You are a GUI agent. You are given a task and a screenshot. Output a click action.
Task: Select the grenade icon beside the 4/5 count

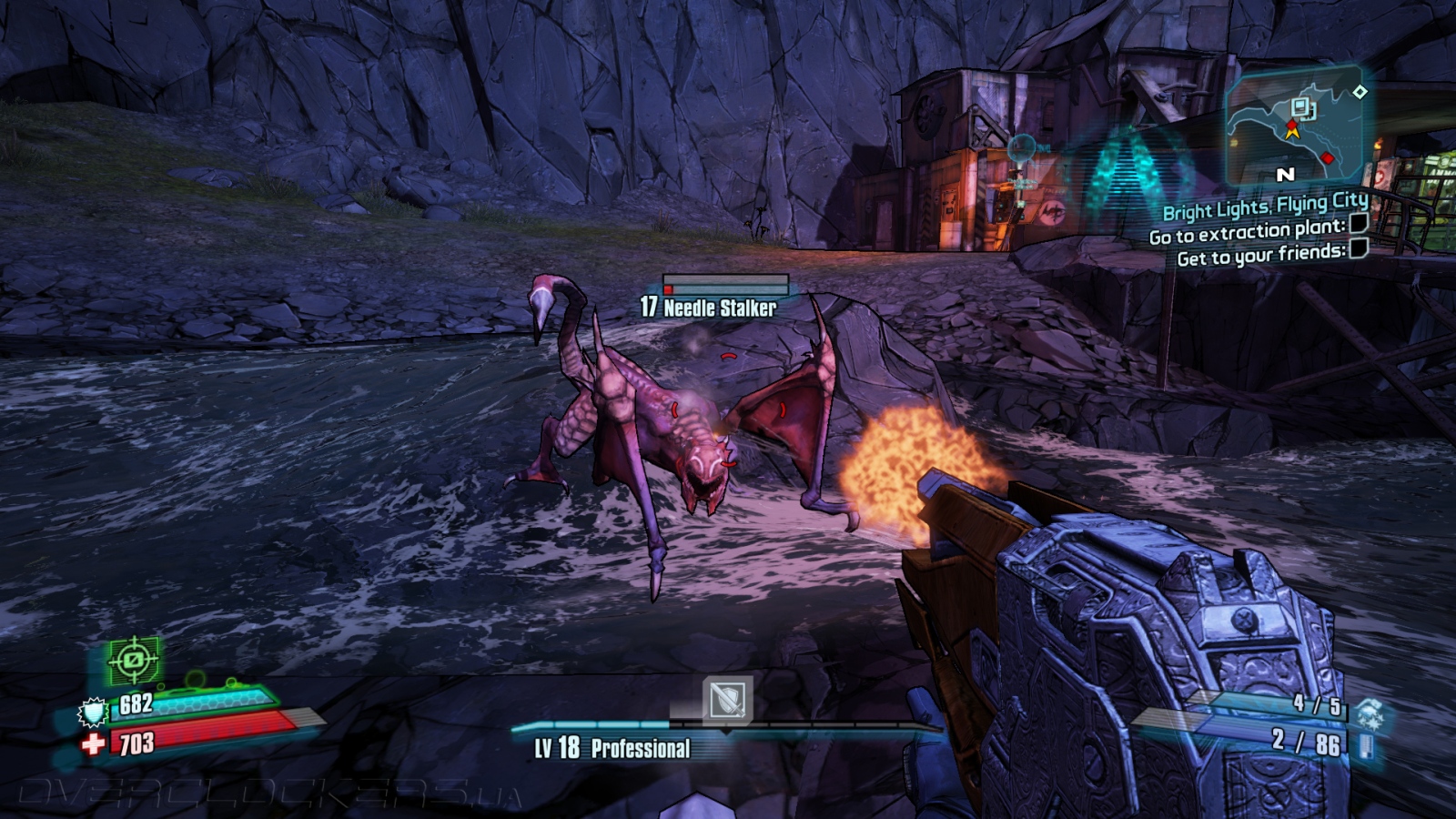(x=1368, y=713)
